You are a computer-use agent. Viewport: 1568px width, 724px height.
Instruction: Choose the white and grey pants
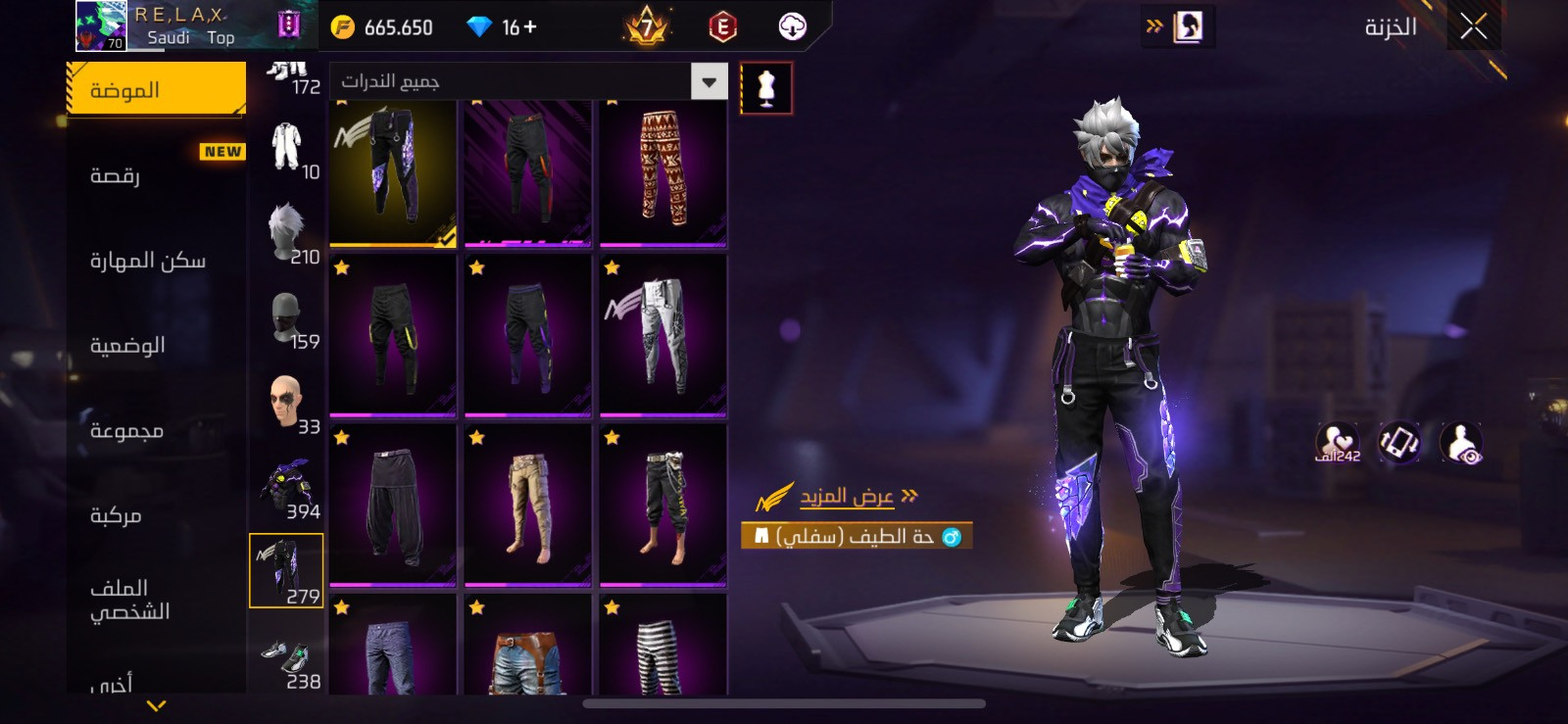click(x=663, y=333)
